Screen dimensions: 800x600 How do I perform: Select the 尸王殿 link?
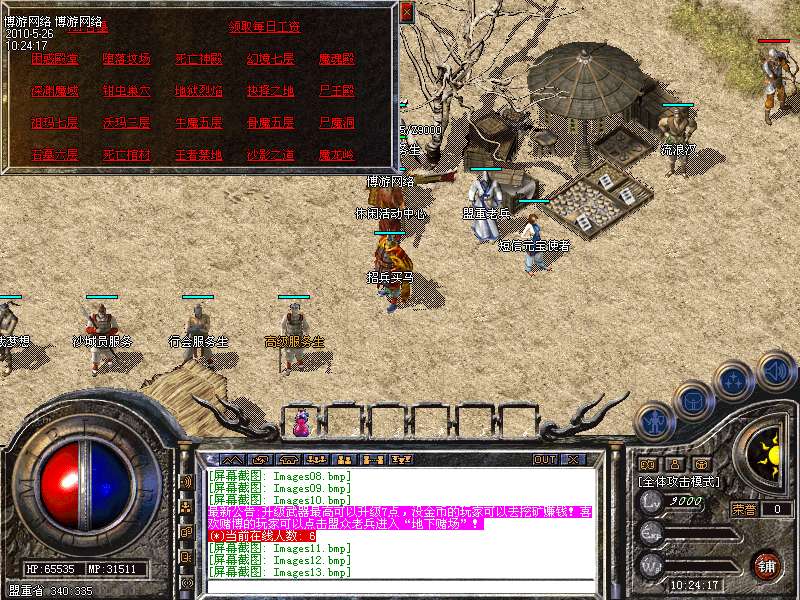point(336,91)
